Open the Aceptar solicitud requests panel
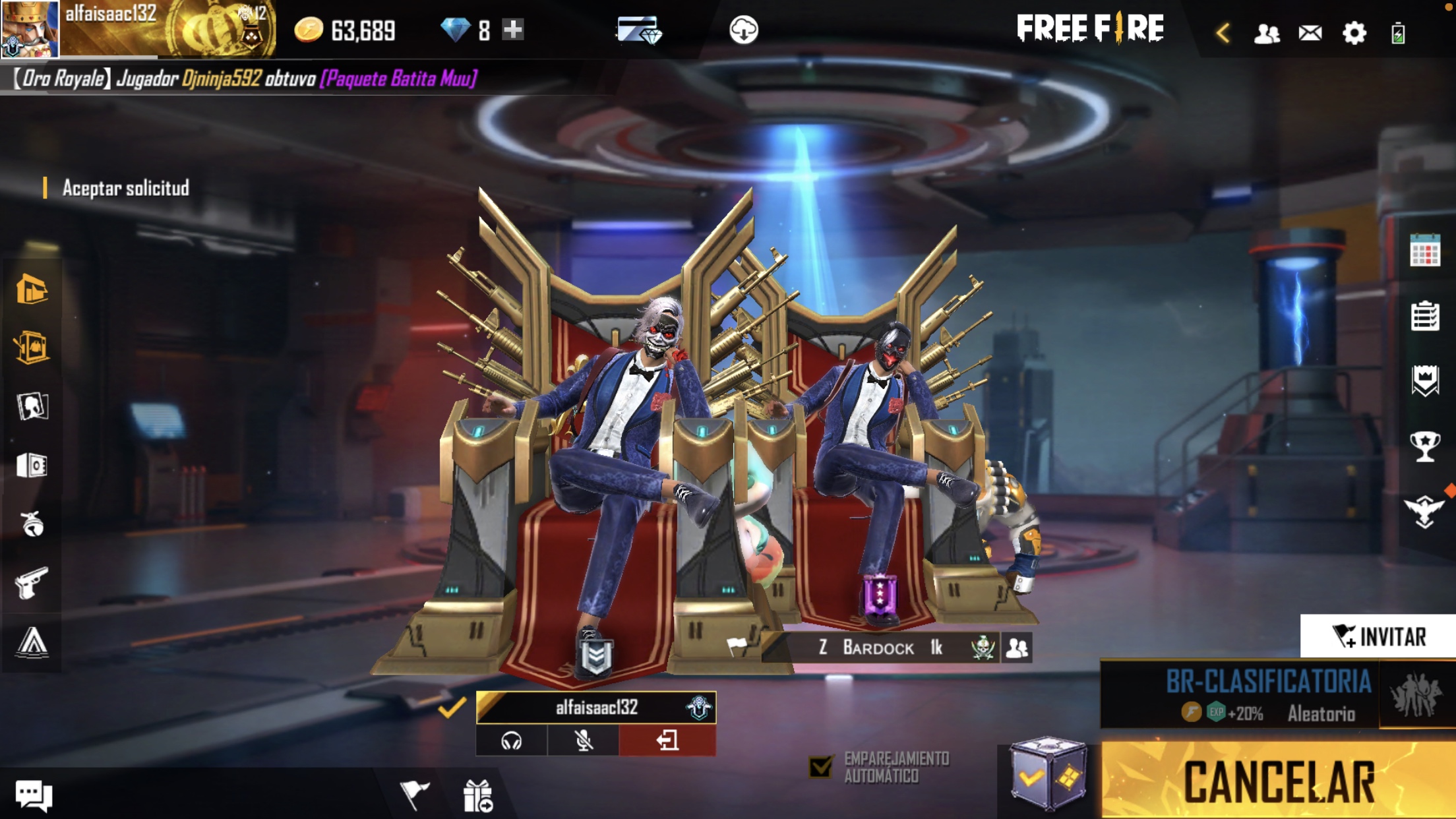1456x819 pixels. click(125, 189)
